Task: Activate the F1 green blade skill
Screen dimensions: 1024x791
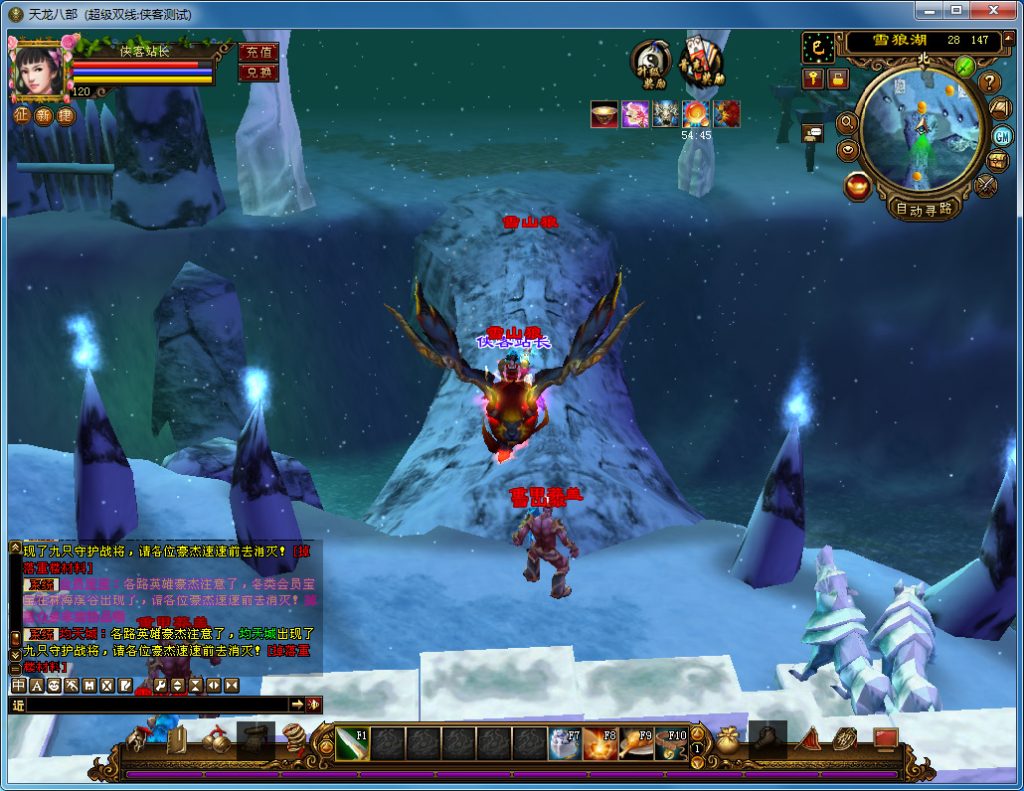Action: pos(351,743)
